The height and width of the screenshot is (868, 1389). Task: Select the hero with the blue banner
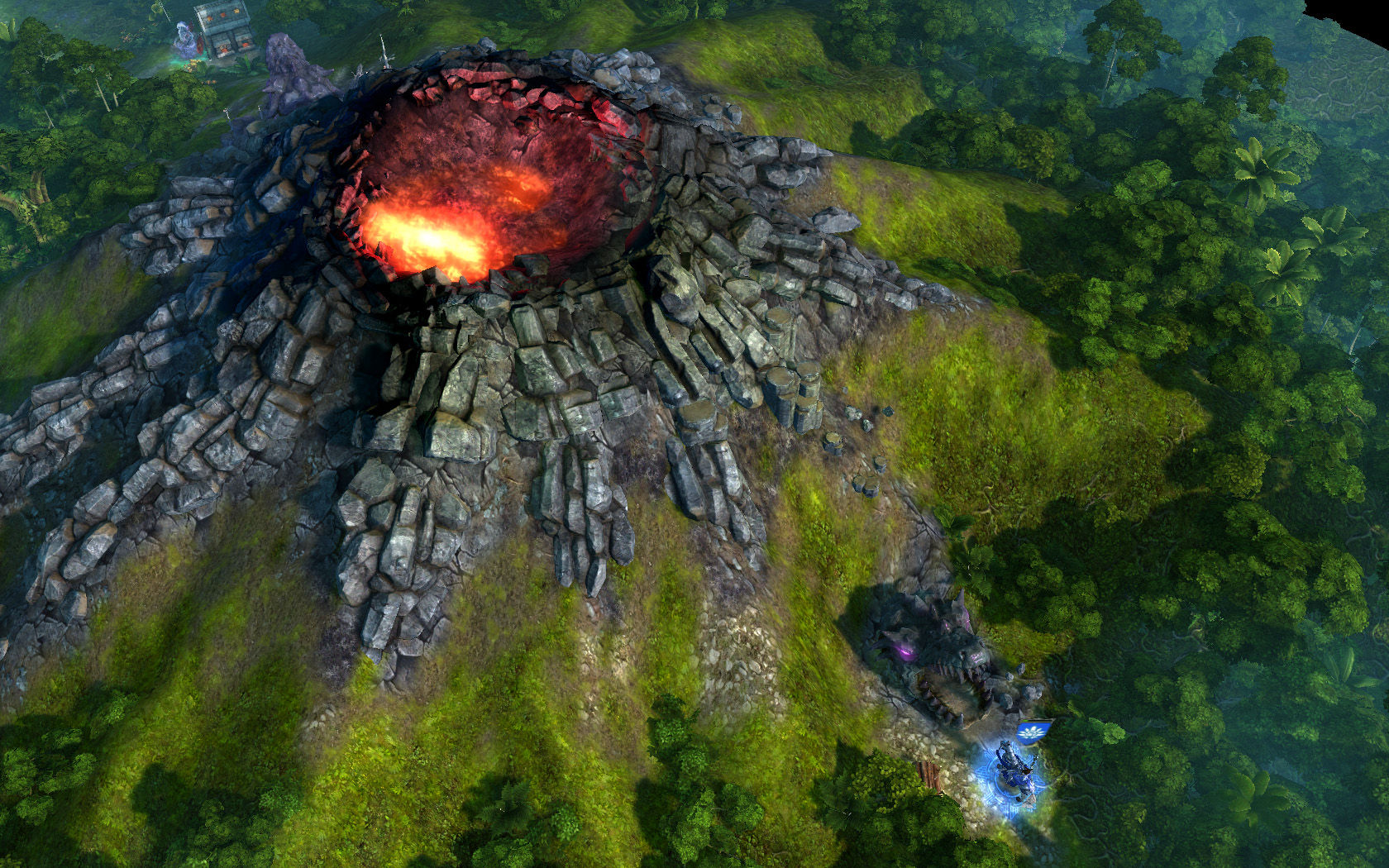pos(1011,773)
